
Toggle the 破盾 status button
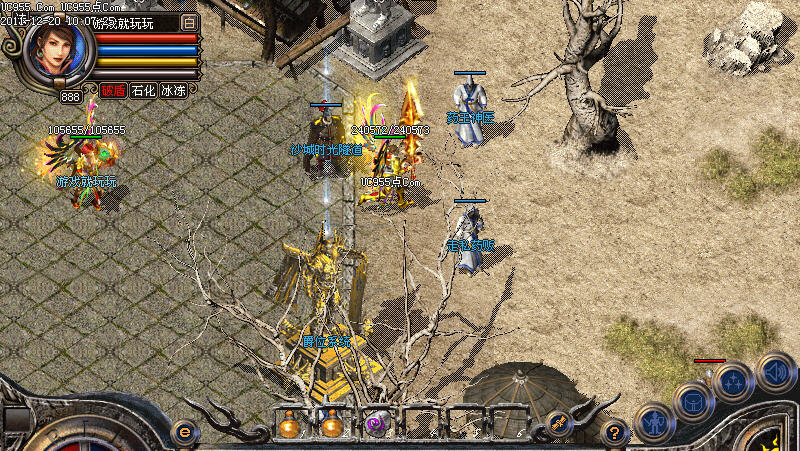(112, 90)
